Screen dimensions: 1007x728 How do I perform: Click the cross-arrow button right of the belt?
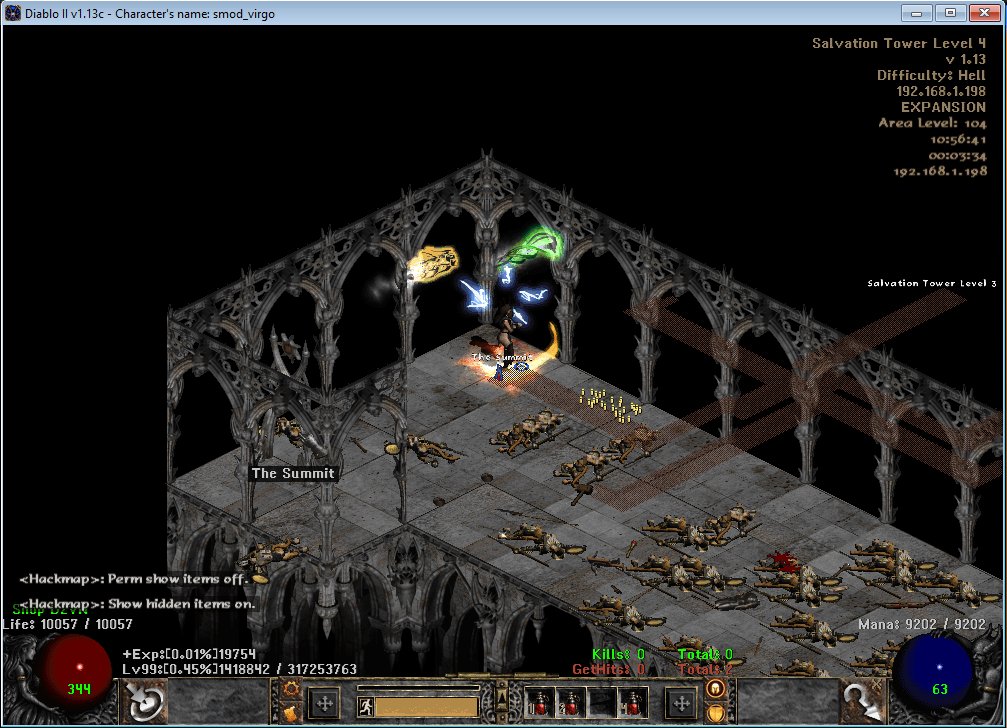click(x=681, y=703)
